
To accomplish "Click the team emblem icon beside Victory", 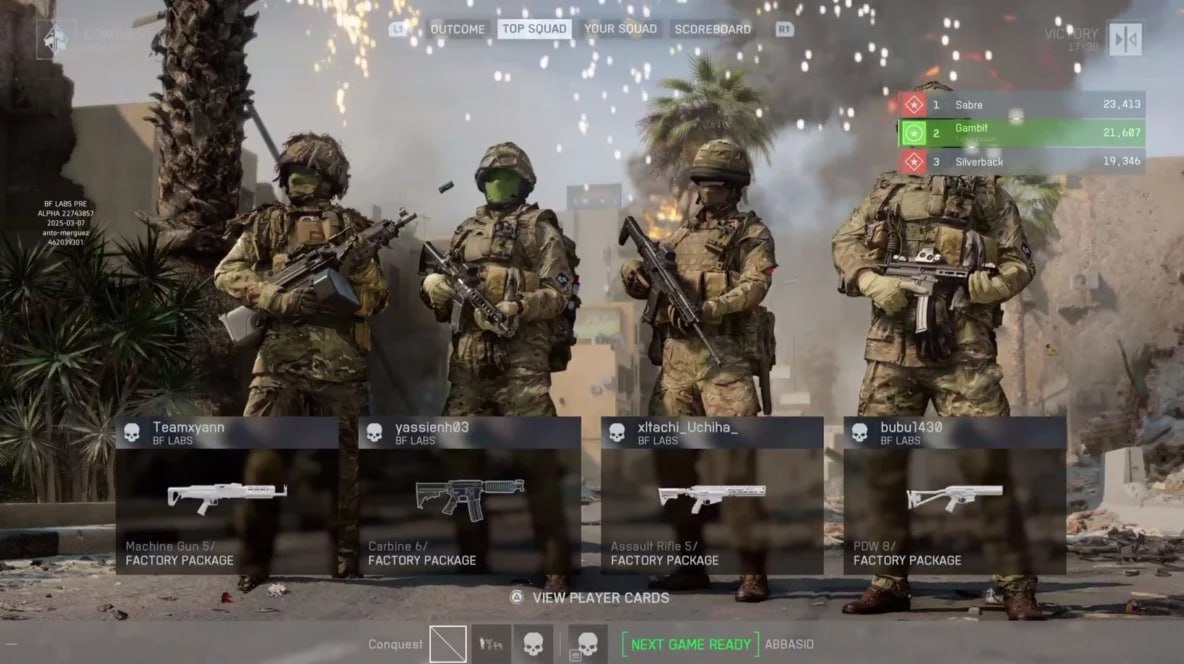I will [1125, 39].
